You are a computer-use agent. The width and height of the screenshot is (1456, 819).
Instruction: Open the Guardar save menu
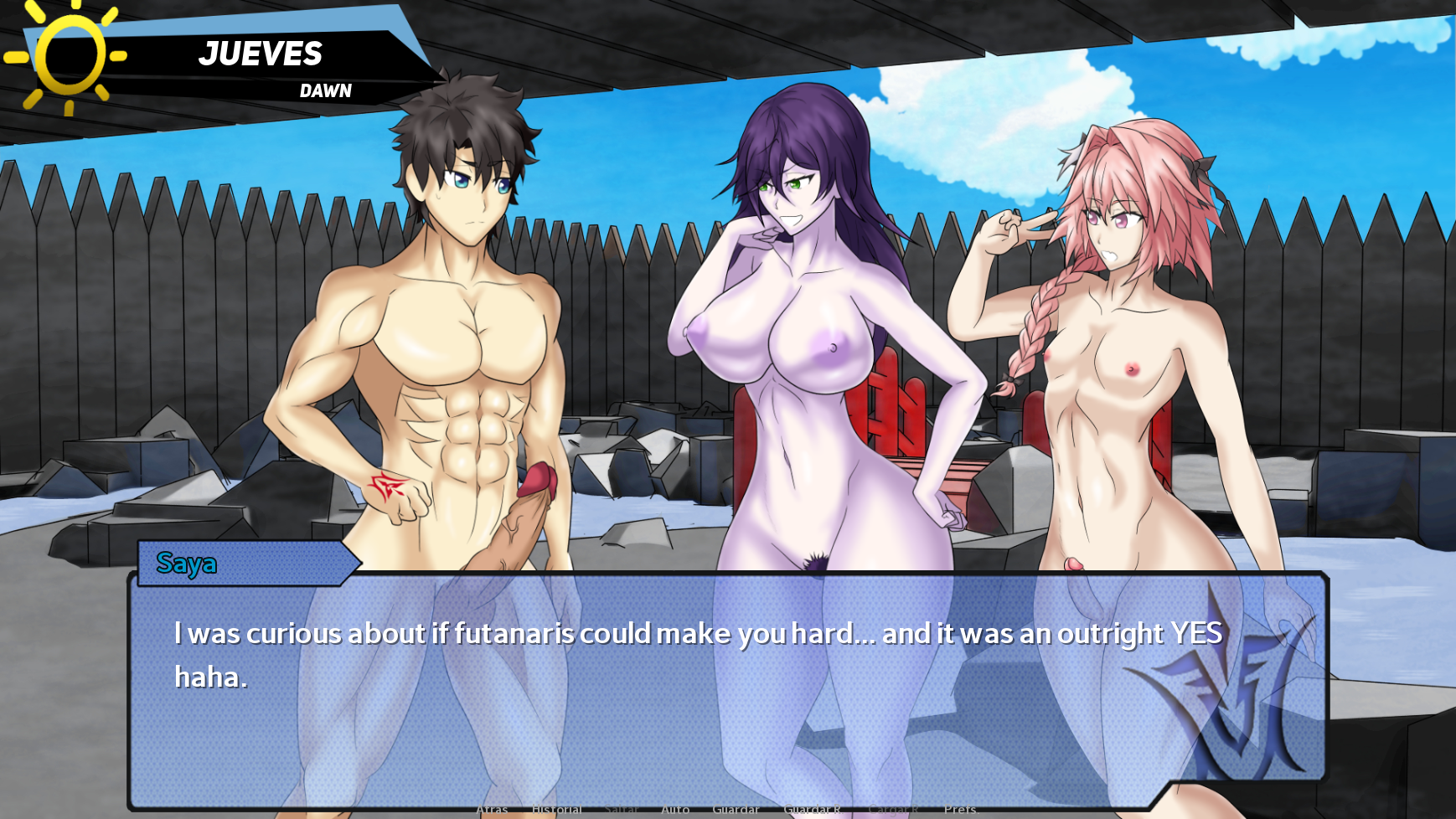pyautogui.click(x=736, y=810)
